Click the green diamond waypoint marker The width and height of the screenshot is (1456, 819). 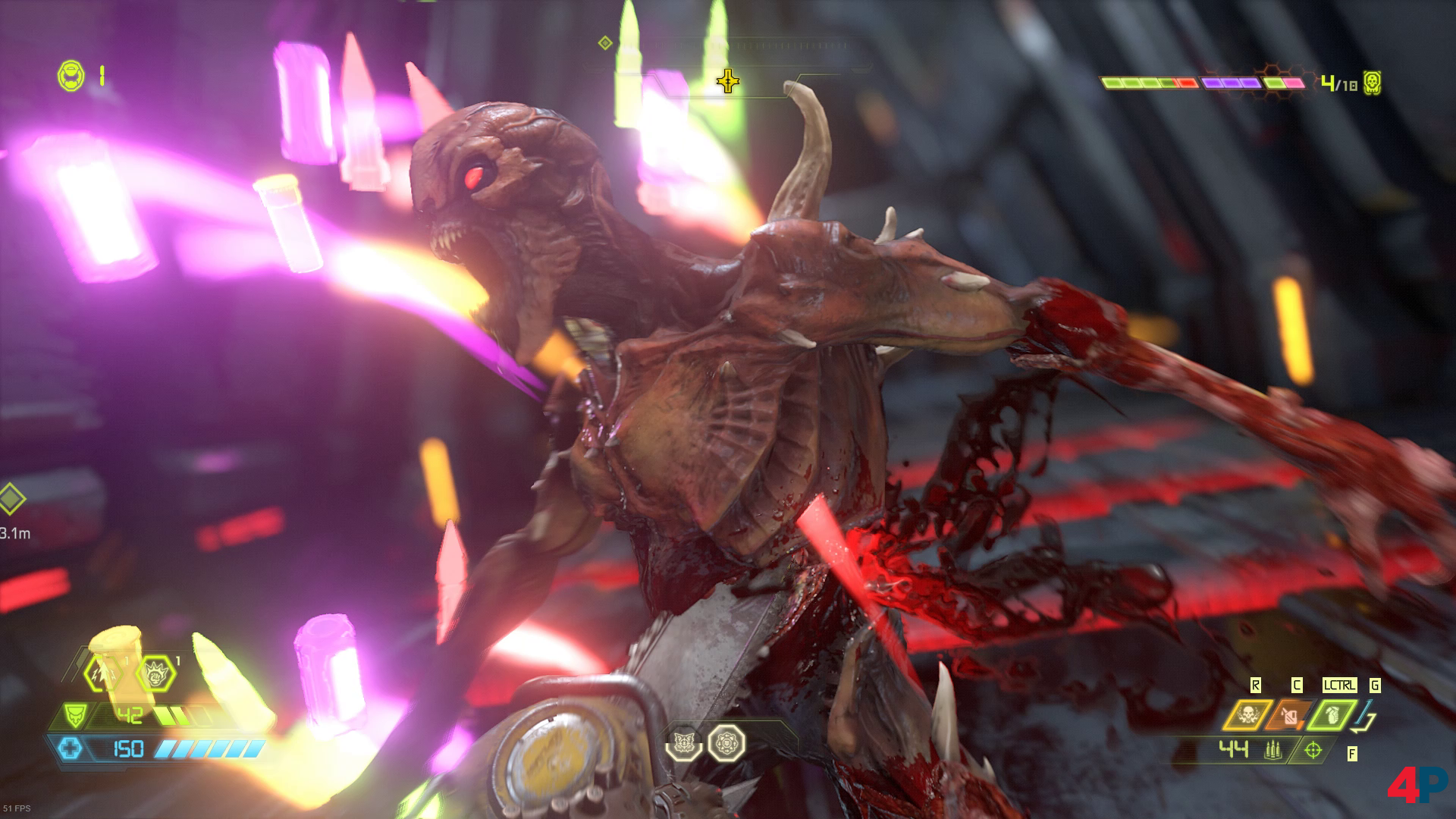[x=11, y=499]
